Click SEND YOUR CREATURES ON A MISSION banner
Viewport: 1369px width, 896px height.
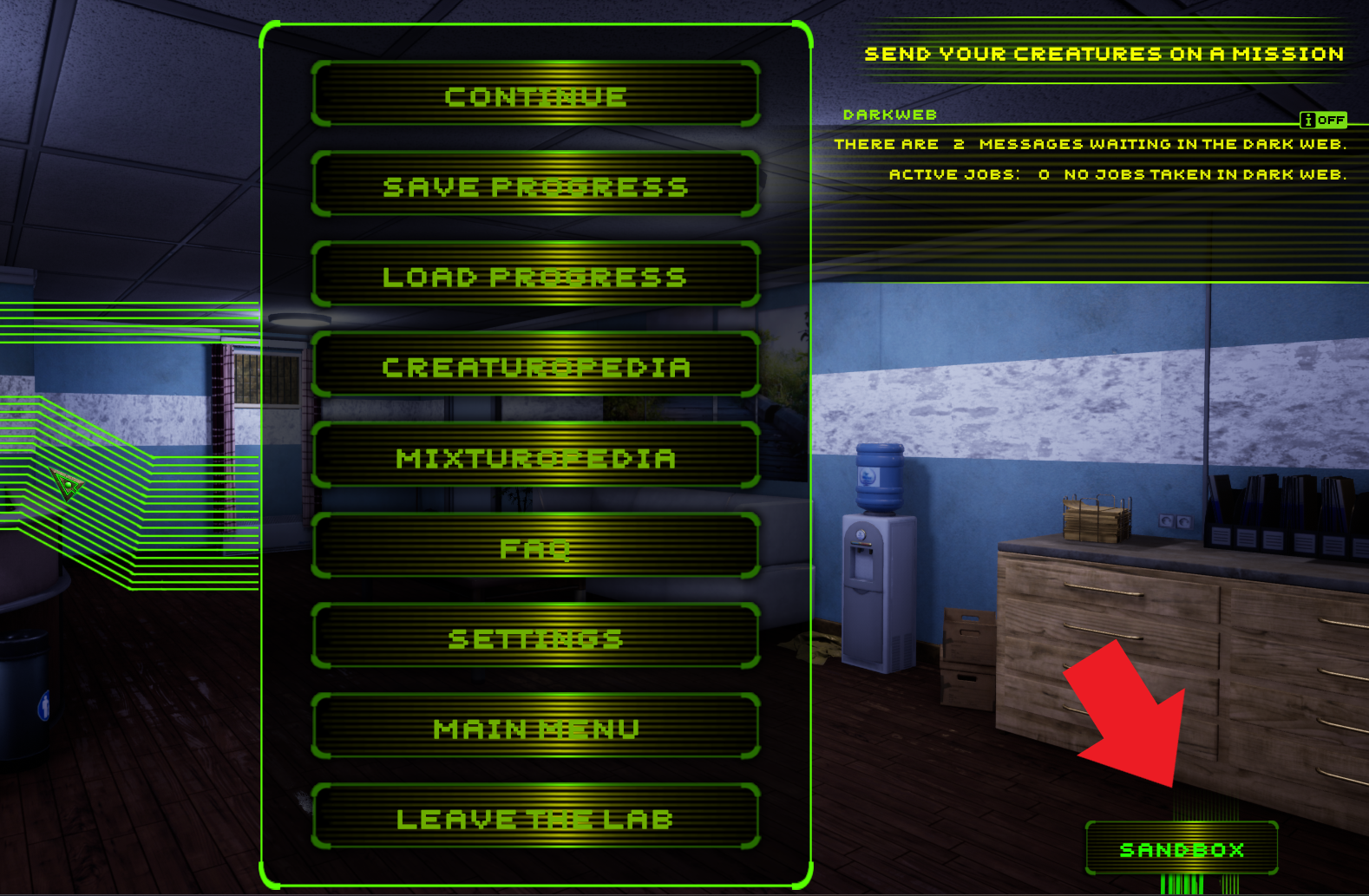[1103, 53]
